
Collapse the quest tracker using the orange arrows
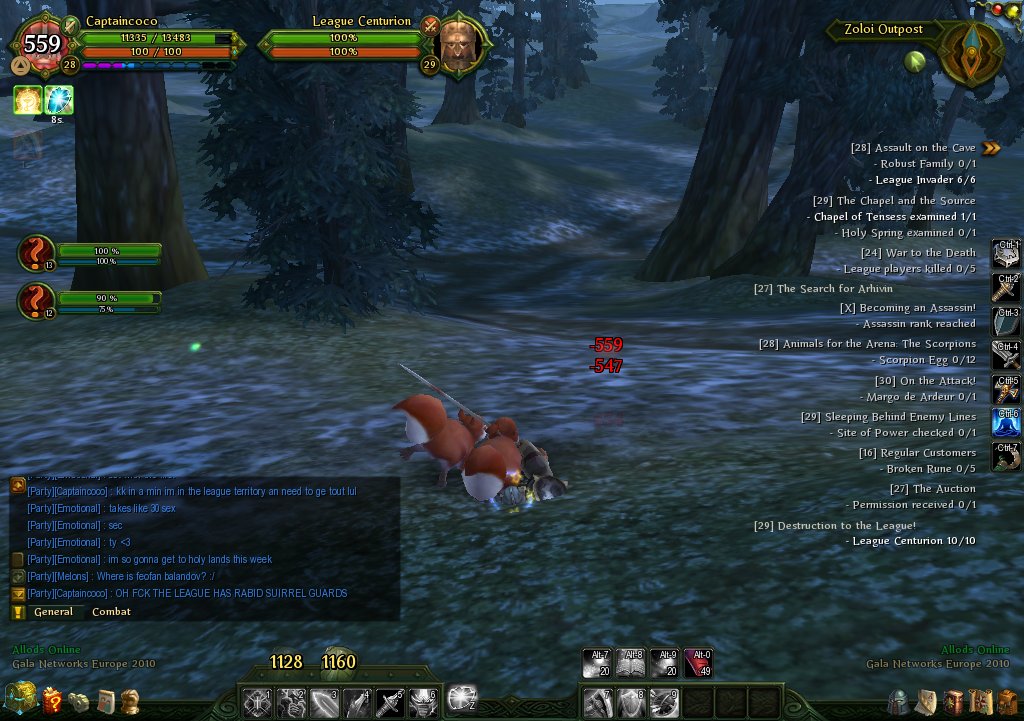click(x=990, y=148)
